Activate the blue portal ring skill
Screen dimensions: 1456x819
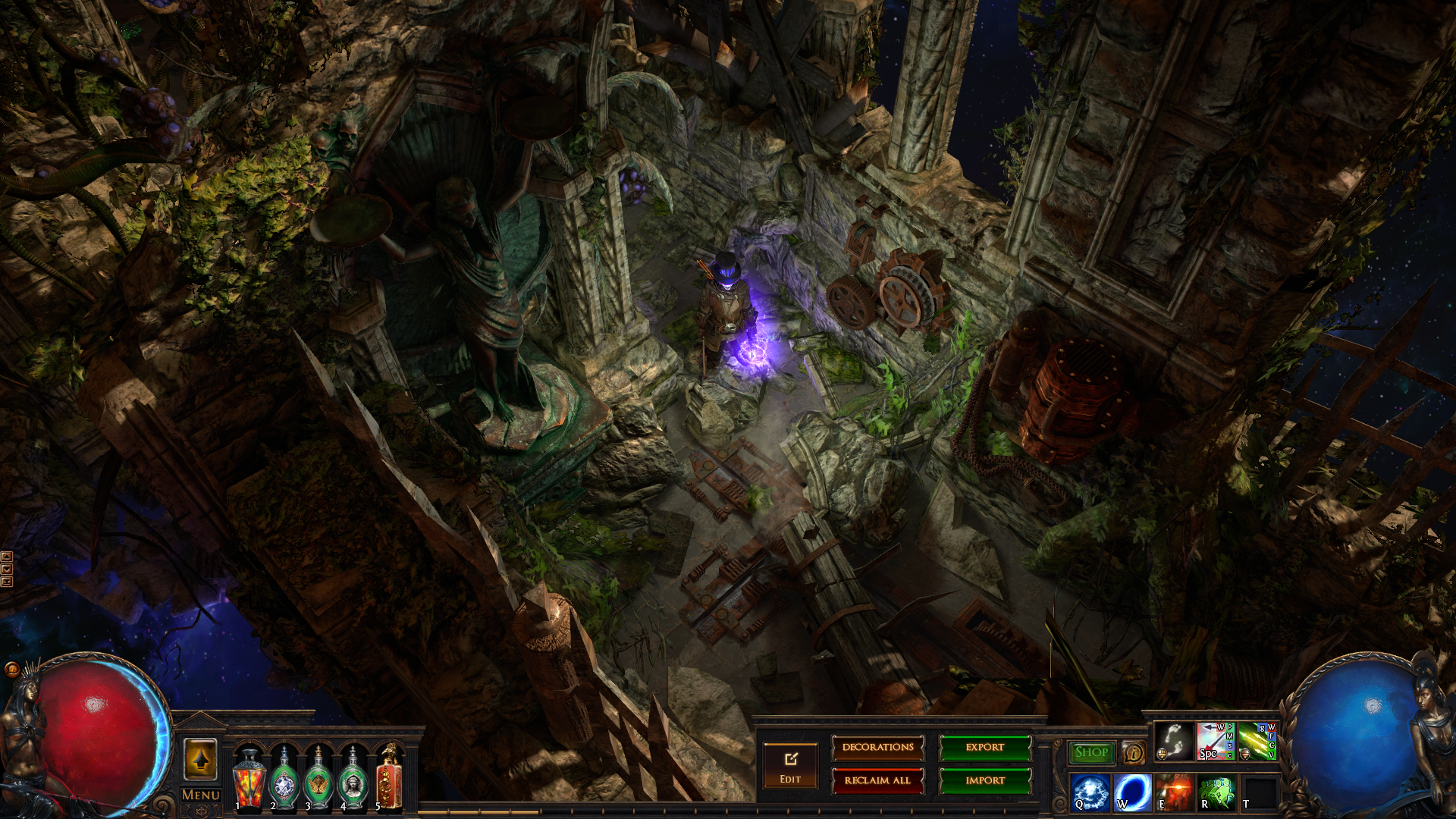point(1132,792)
